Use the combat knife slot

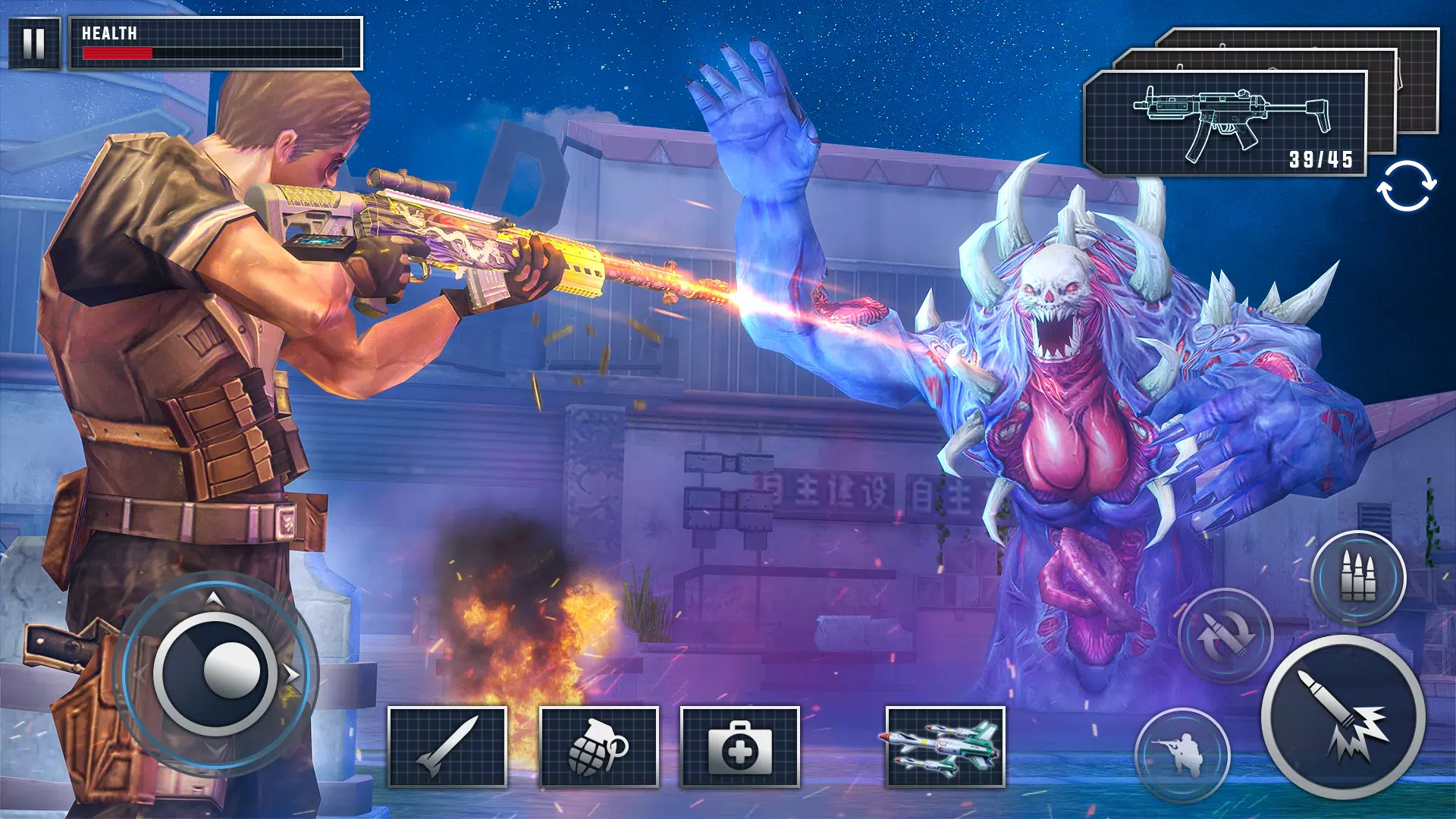[x=447, y=747]
